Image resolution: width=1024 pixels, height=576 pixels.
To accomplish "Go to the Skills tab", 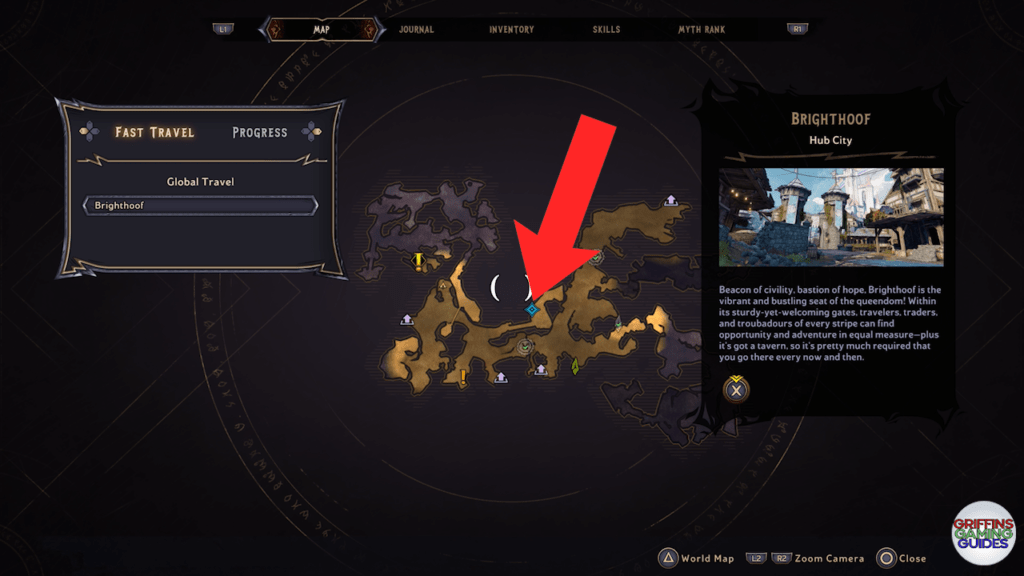I will click(606, 30).
